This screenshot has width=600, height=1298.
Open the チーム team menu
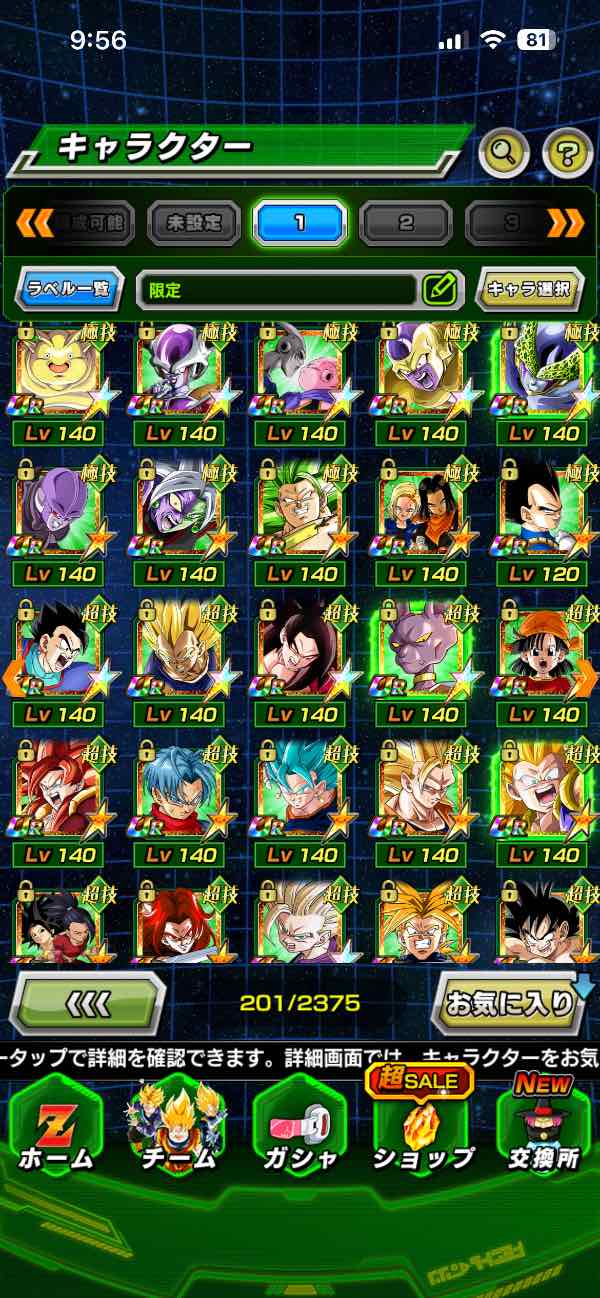click(179, 1130)
